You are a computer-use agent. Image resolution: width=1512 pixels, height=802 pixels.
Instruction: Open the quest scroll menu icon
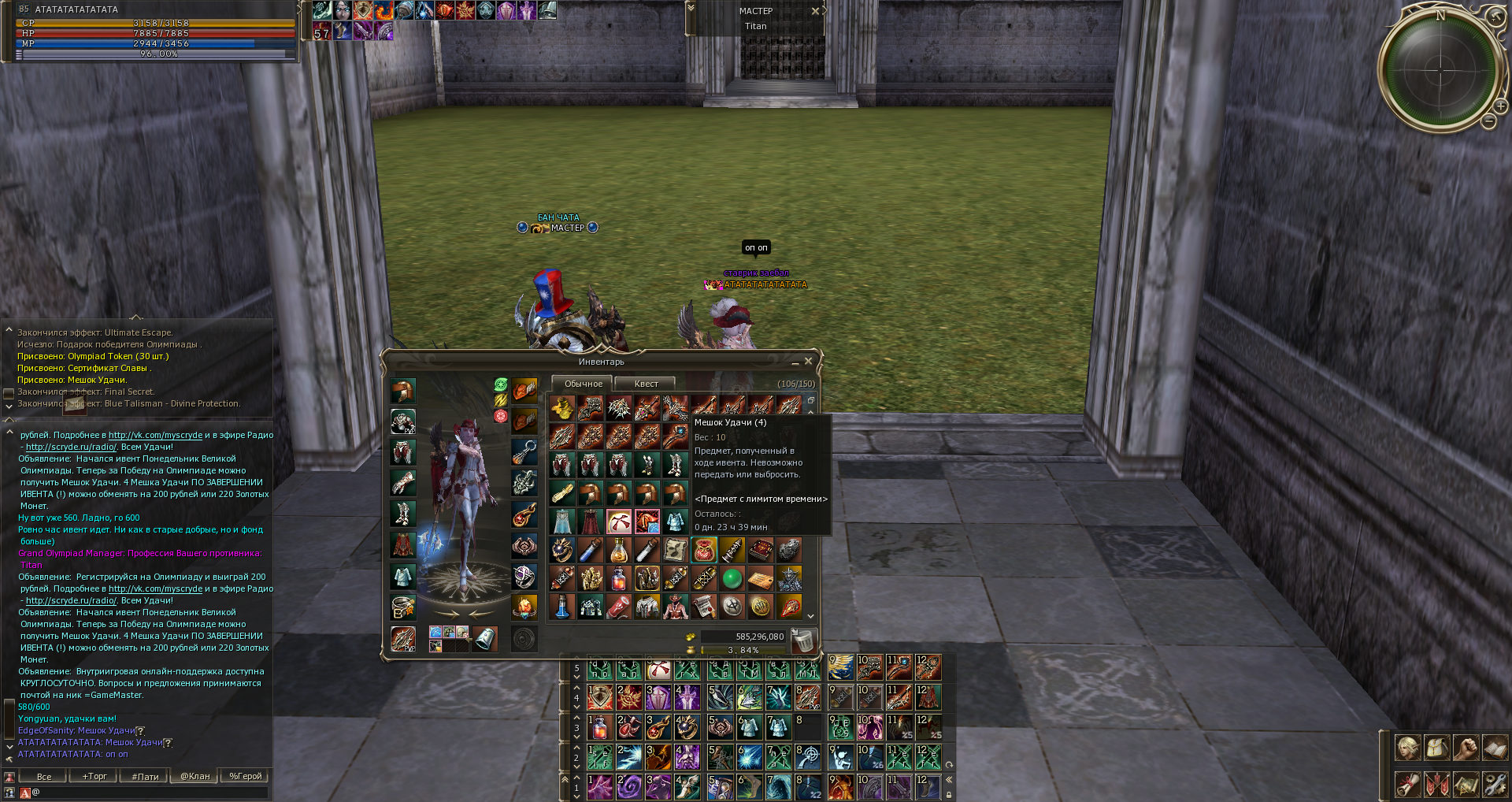[1408, 784]
